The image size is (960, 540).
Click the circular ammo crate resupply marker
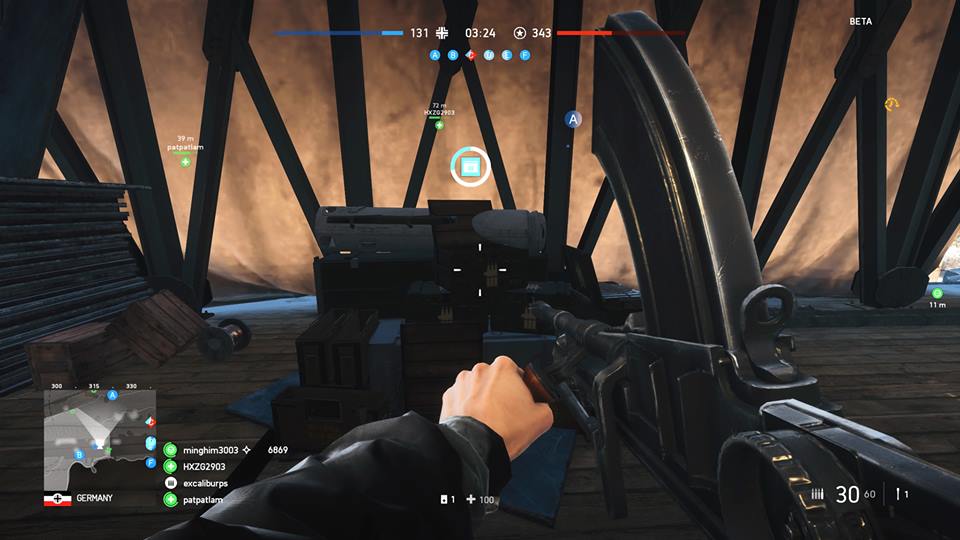coord(469,166)
